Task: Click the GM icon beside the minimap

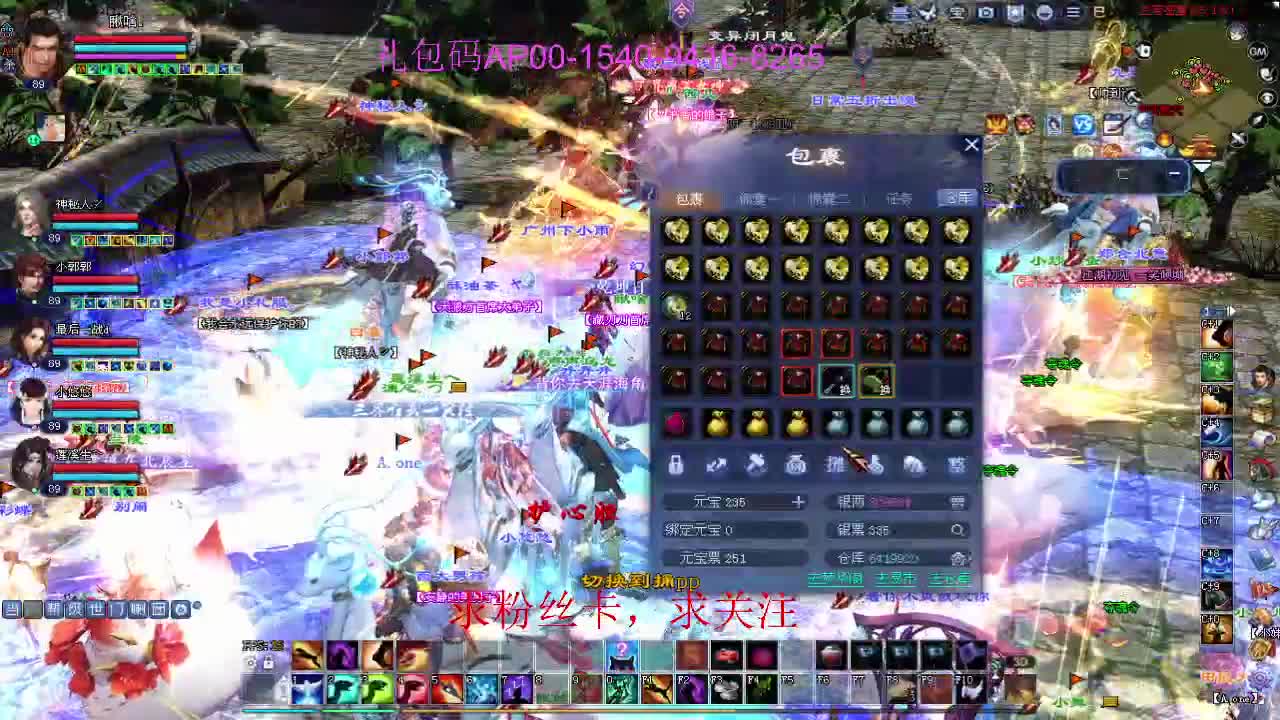Action: point(1257,51)
